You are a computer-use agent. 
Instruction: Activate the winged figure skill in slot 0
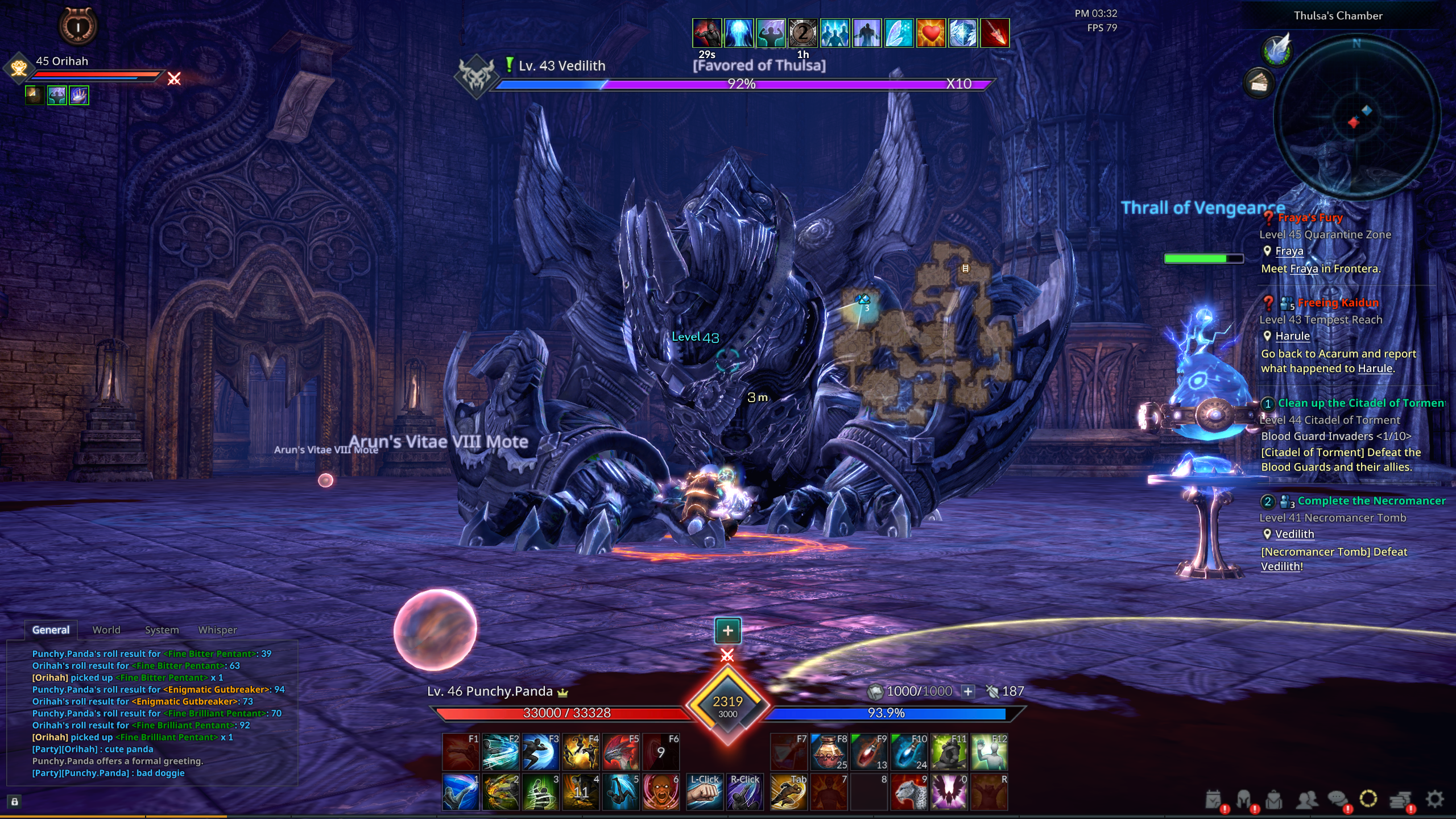(x=949, y=792)
